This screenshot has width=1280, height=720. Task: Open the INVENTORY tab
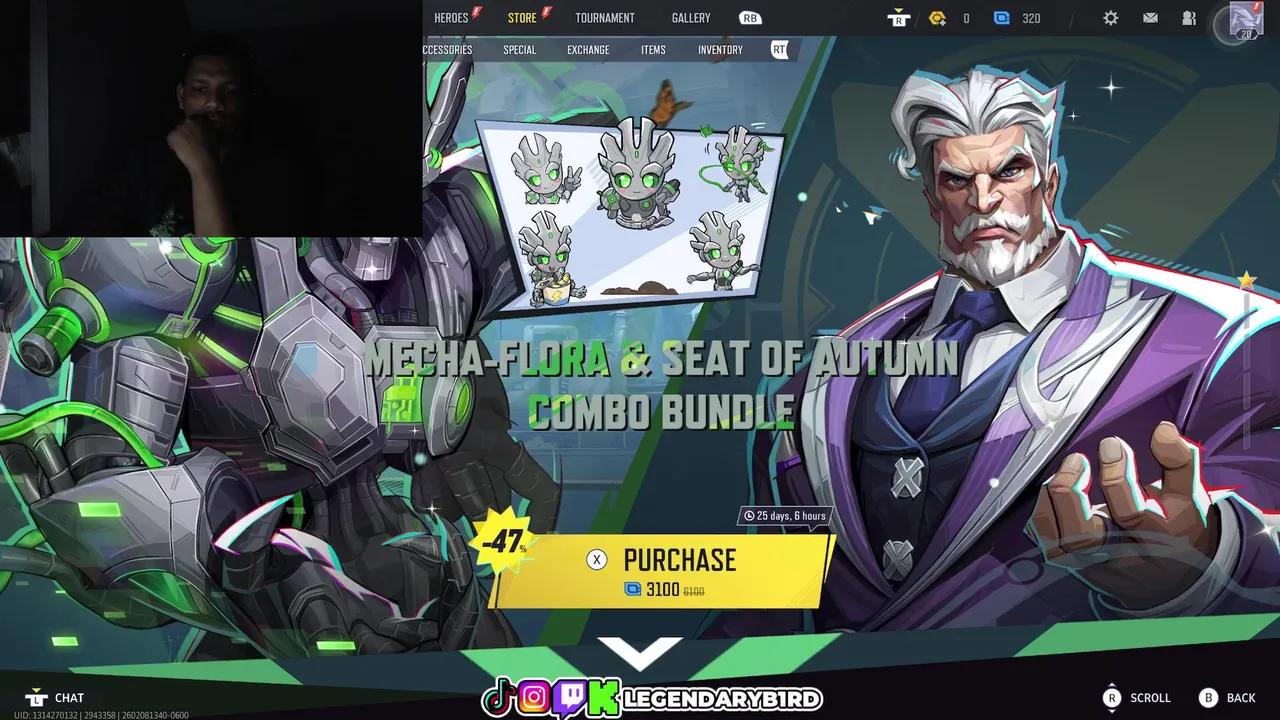pos(719,49)
